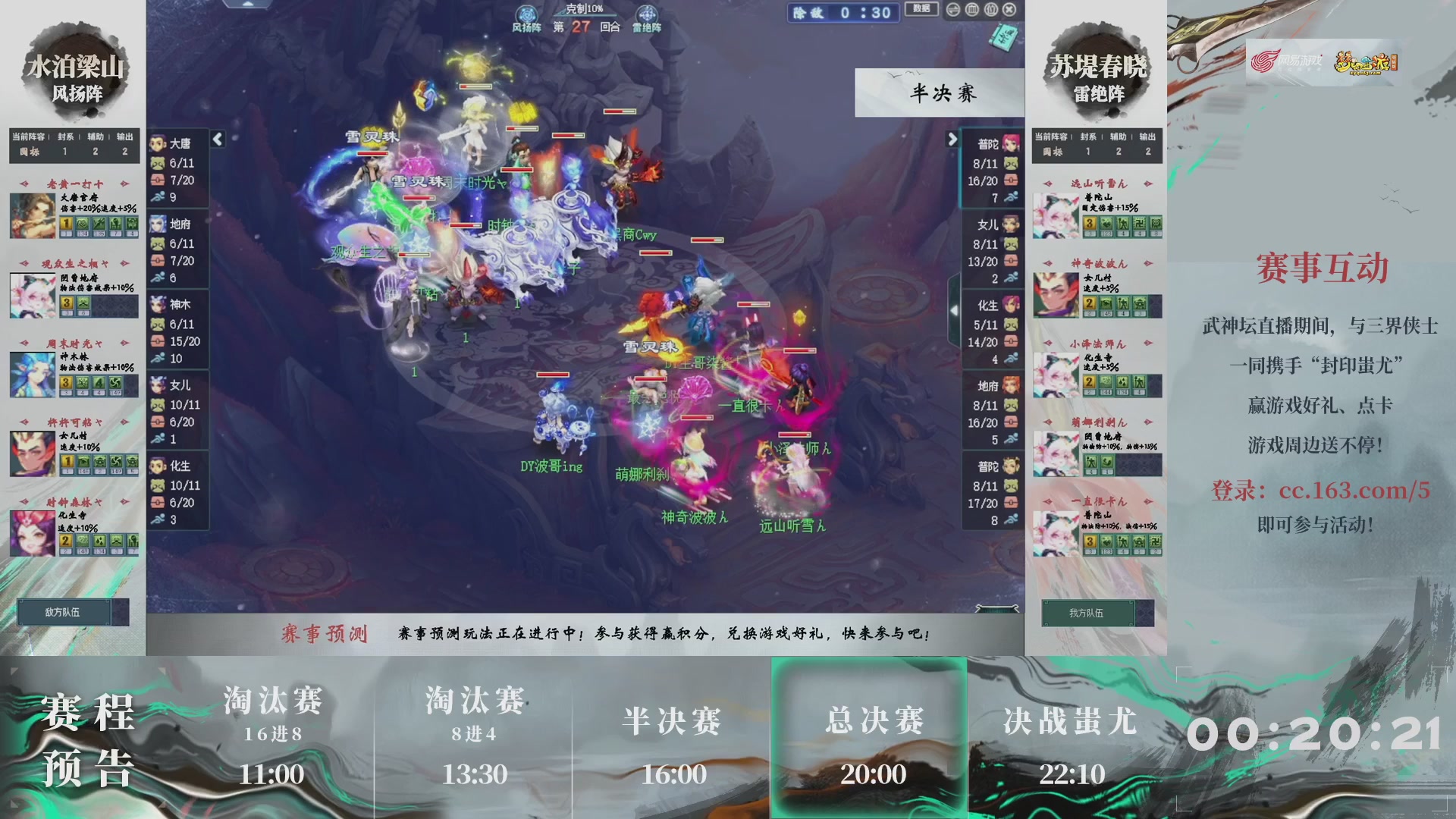Select the 地府 unit icon in left panel
The width and height of the screenshot is (1456, 819).
click(x=157, y=224)
